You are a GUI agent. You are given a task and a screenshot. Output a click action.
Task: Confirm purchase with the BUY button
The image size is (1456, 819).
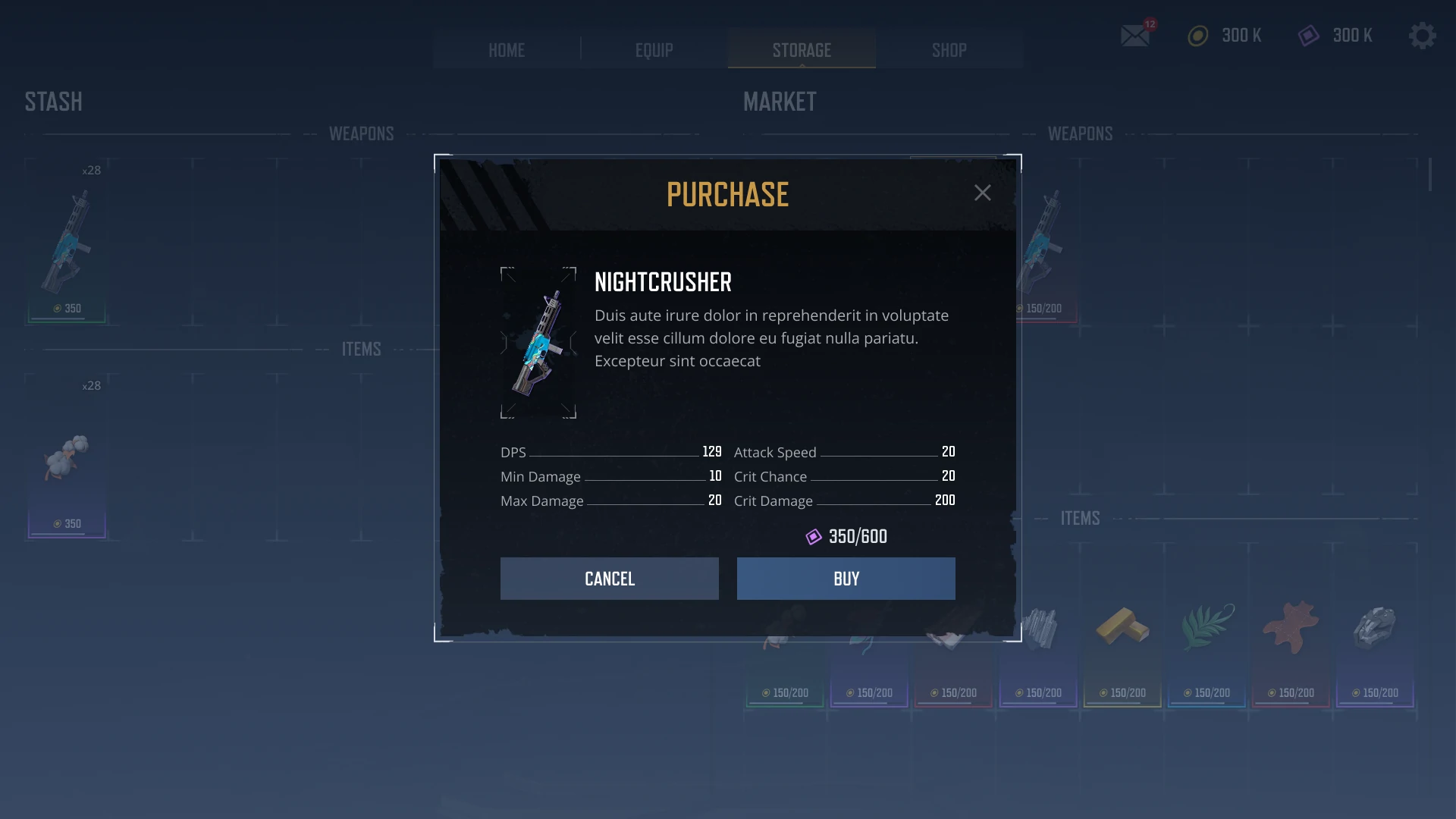(846, 579)
